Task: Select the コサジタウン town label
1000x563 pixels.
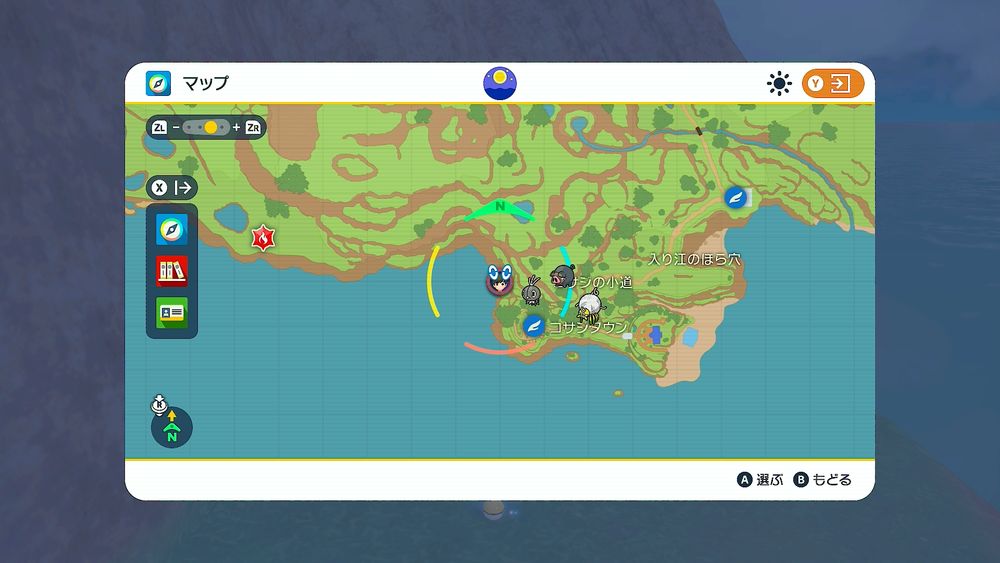Action: click(x=589, y=327)
